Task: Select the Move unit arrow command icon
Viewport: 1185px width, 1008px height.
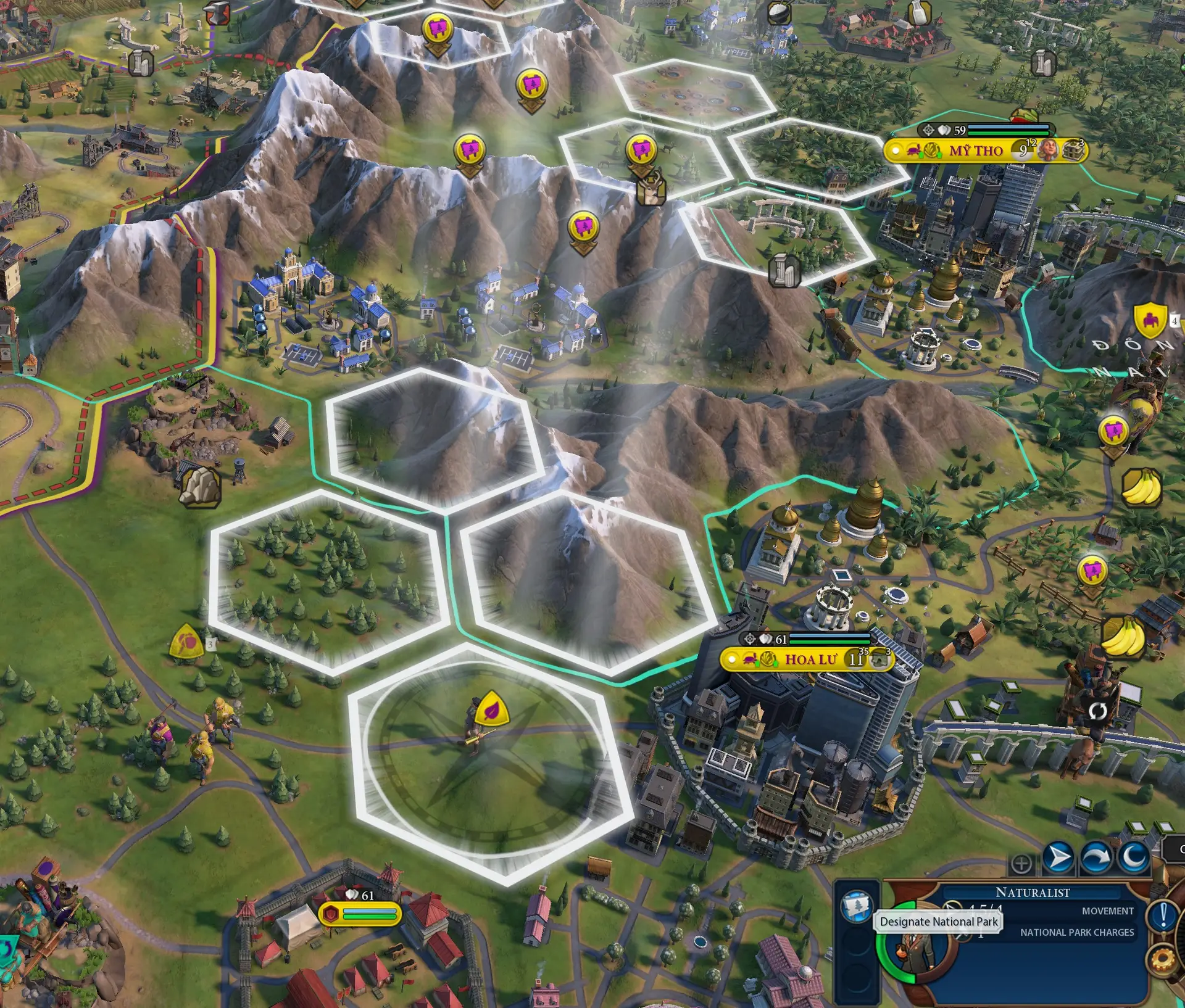Action: click(1058, 857)
